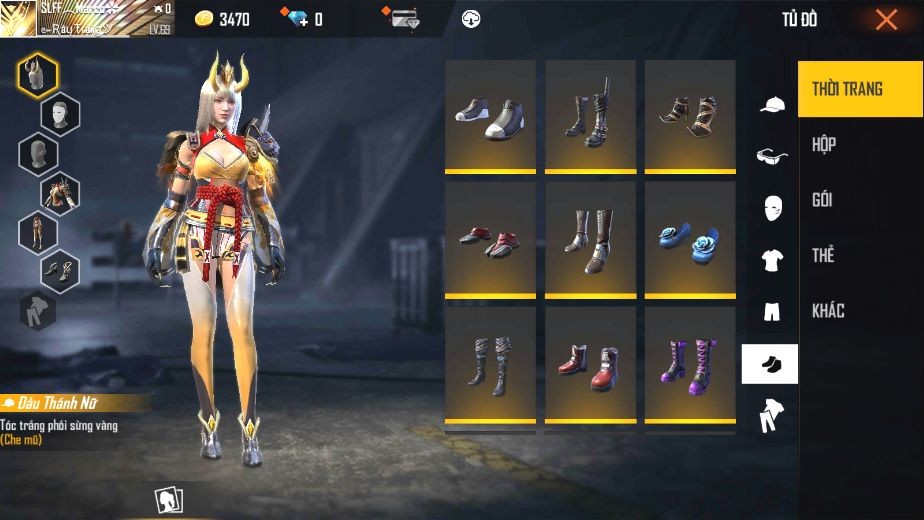Image resolution: width=924 pixels, height=520 pixels.
Task: Switch to the Thời Trang tab
Action: [x=847, y=89]
